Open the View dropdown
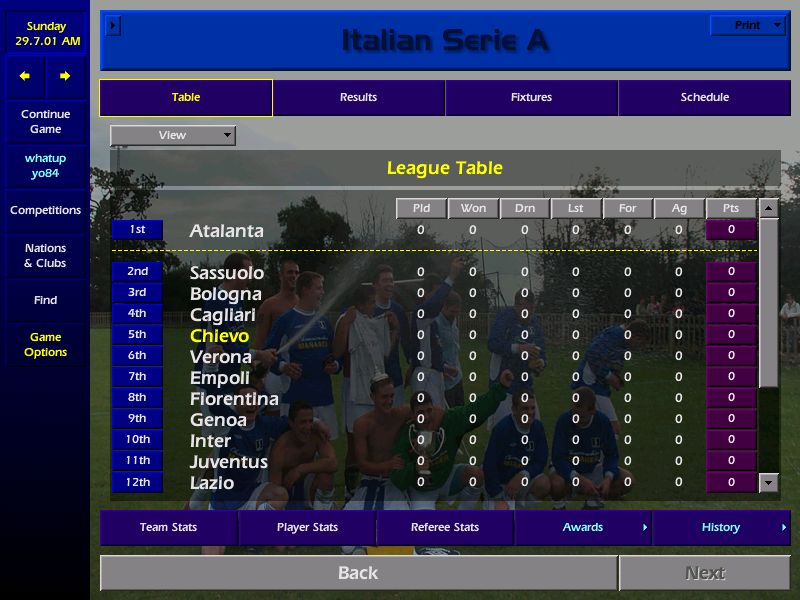800x600 pixels. click(173, 135)
